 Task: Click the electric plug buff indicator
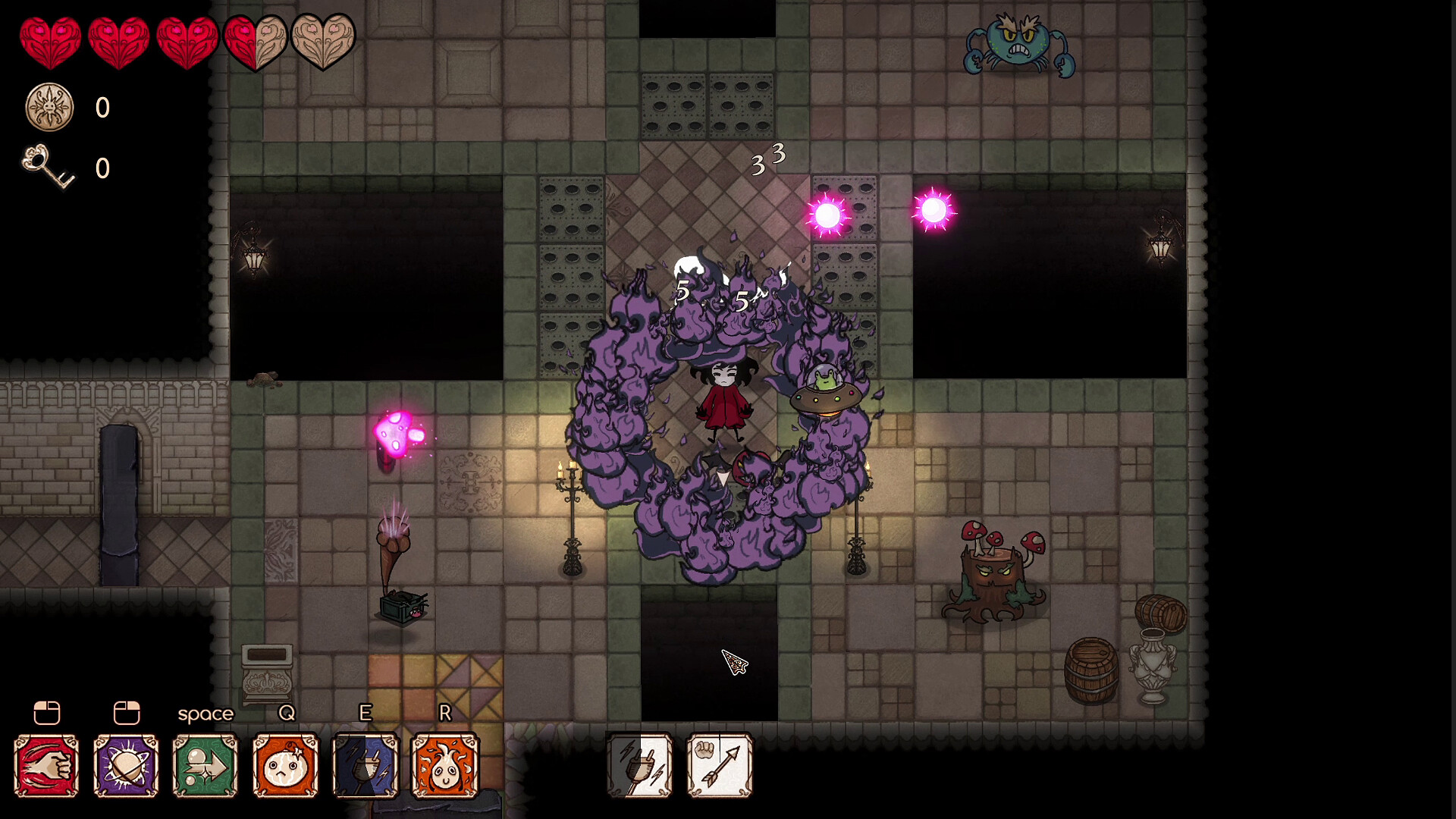(639, 766)
